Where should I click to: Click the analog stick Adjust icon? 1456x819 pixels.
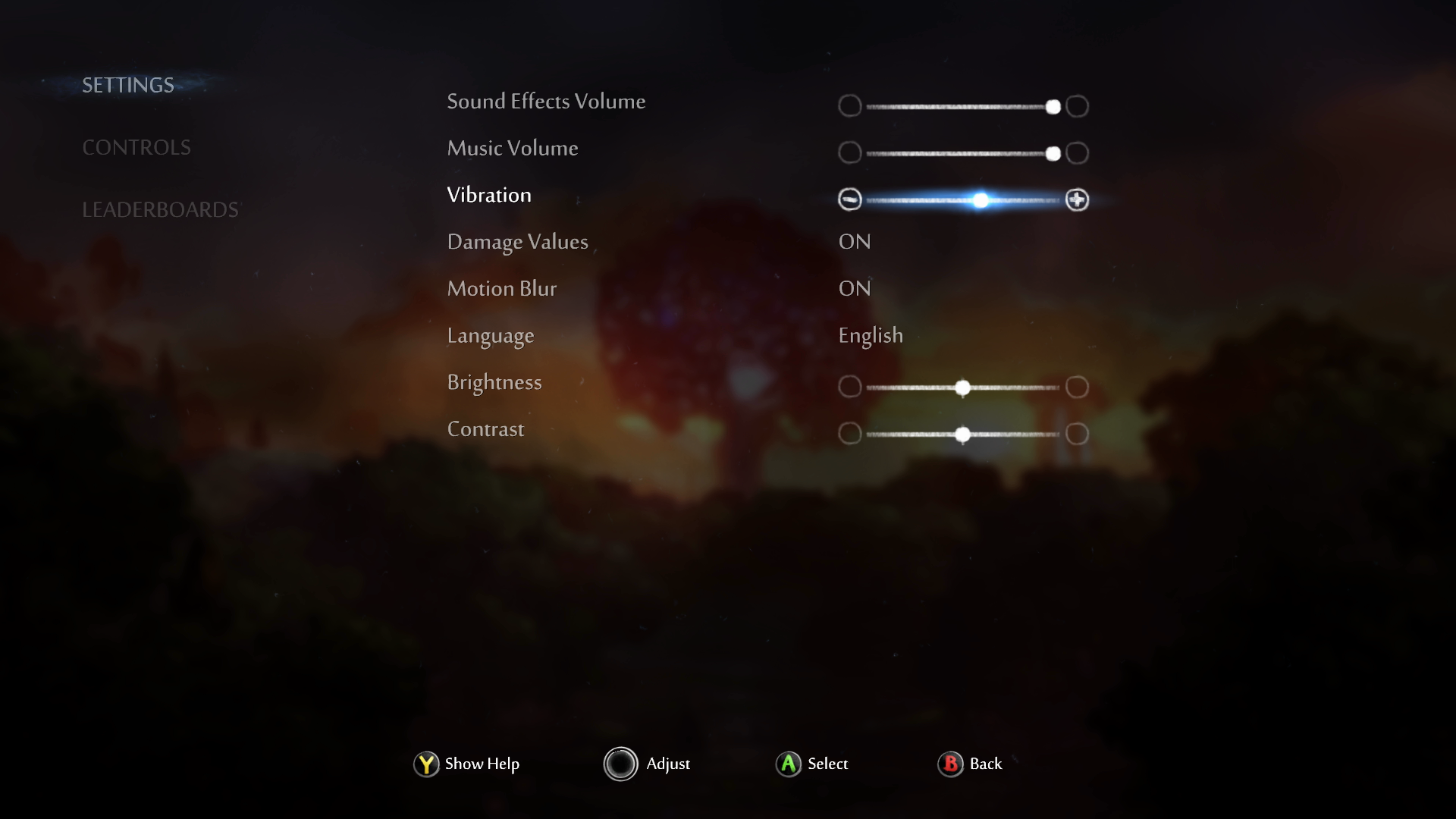point(621,764)
